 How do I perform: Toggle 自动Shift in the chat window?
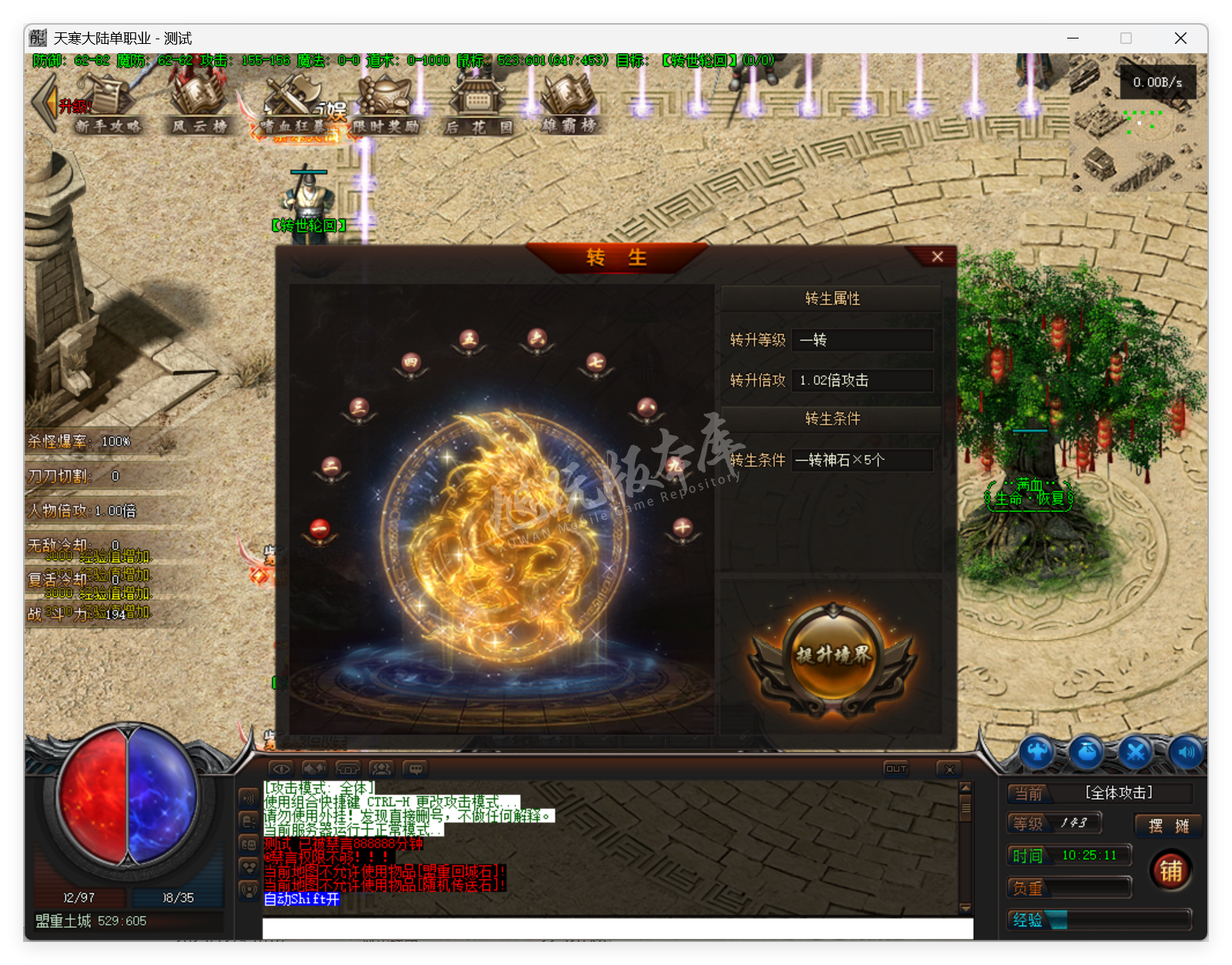300,899
